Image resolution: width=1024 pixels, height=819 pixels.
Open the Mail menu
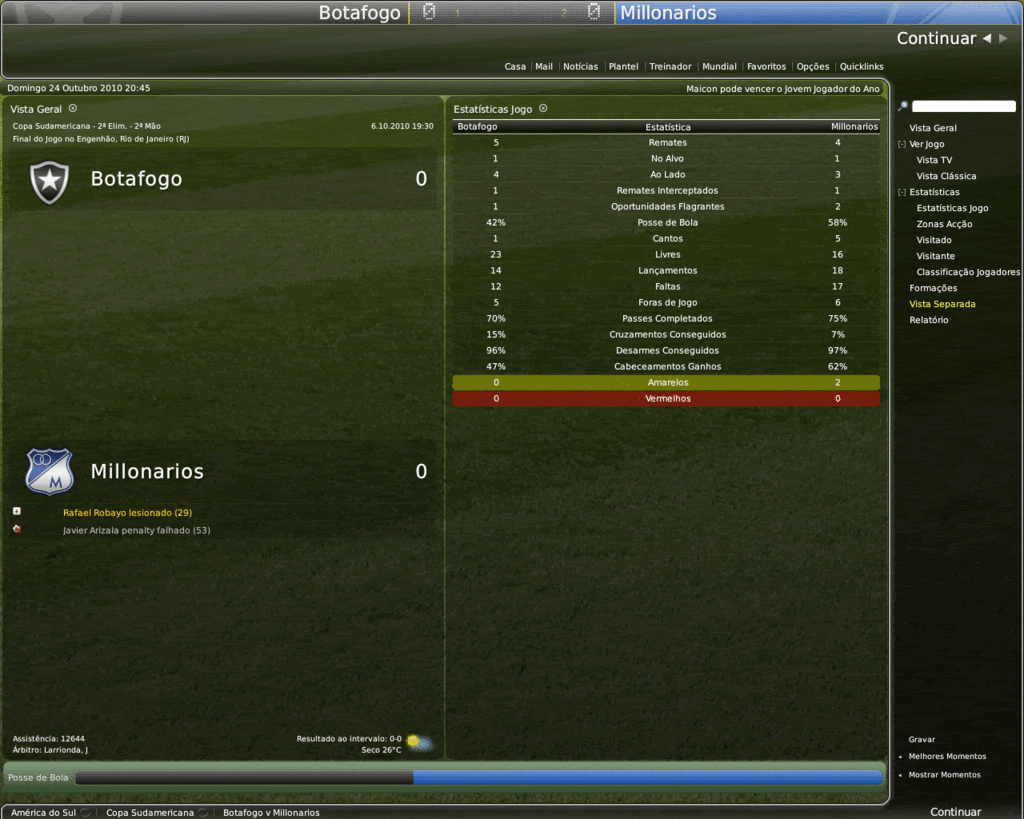[544, 67]
